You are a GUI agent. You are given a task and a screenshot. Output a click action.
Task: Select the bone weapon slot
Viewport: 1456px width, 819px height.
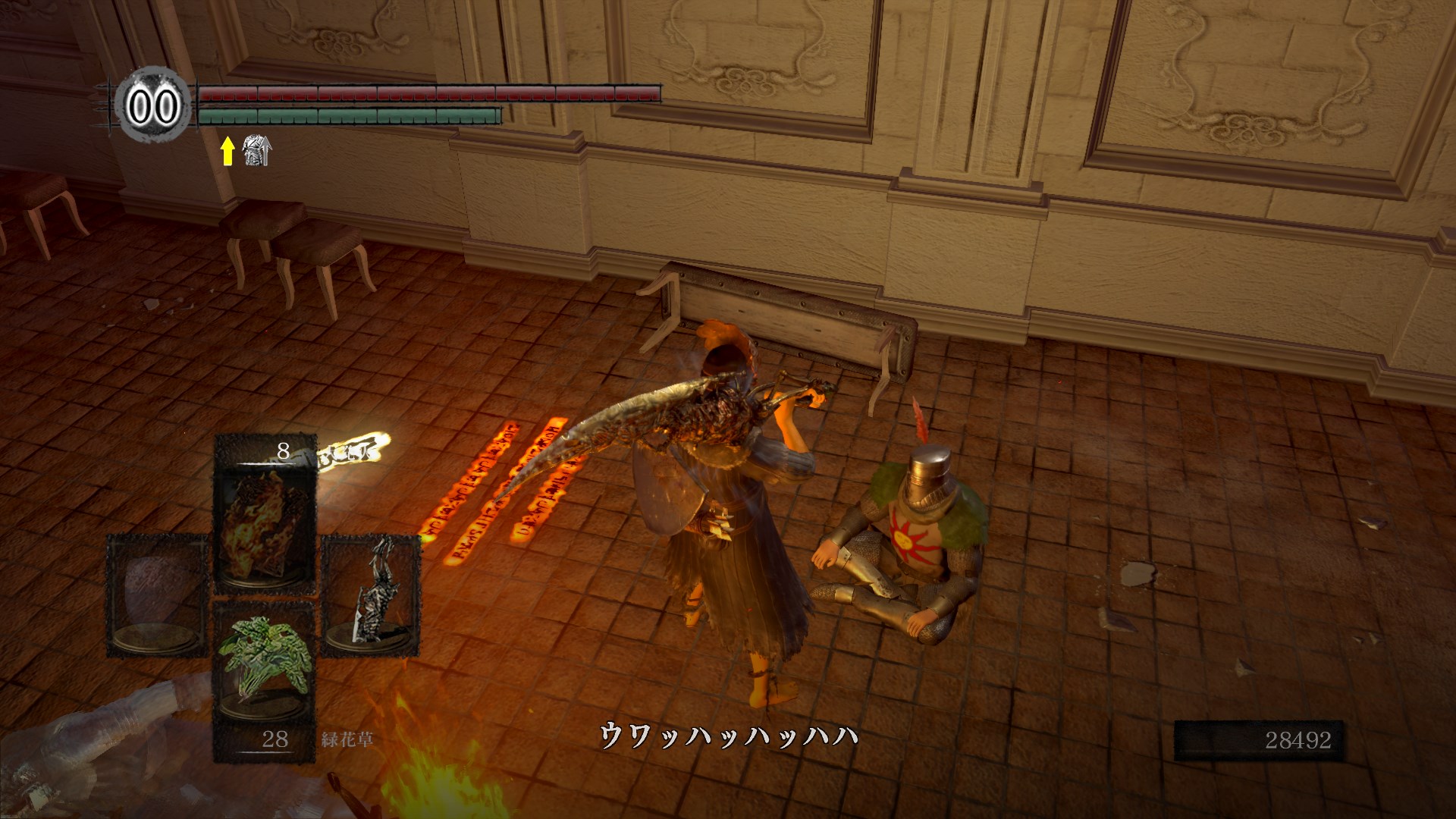point(371,593)
